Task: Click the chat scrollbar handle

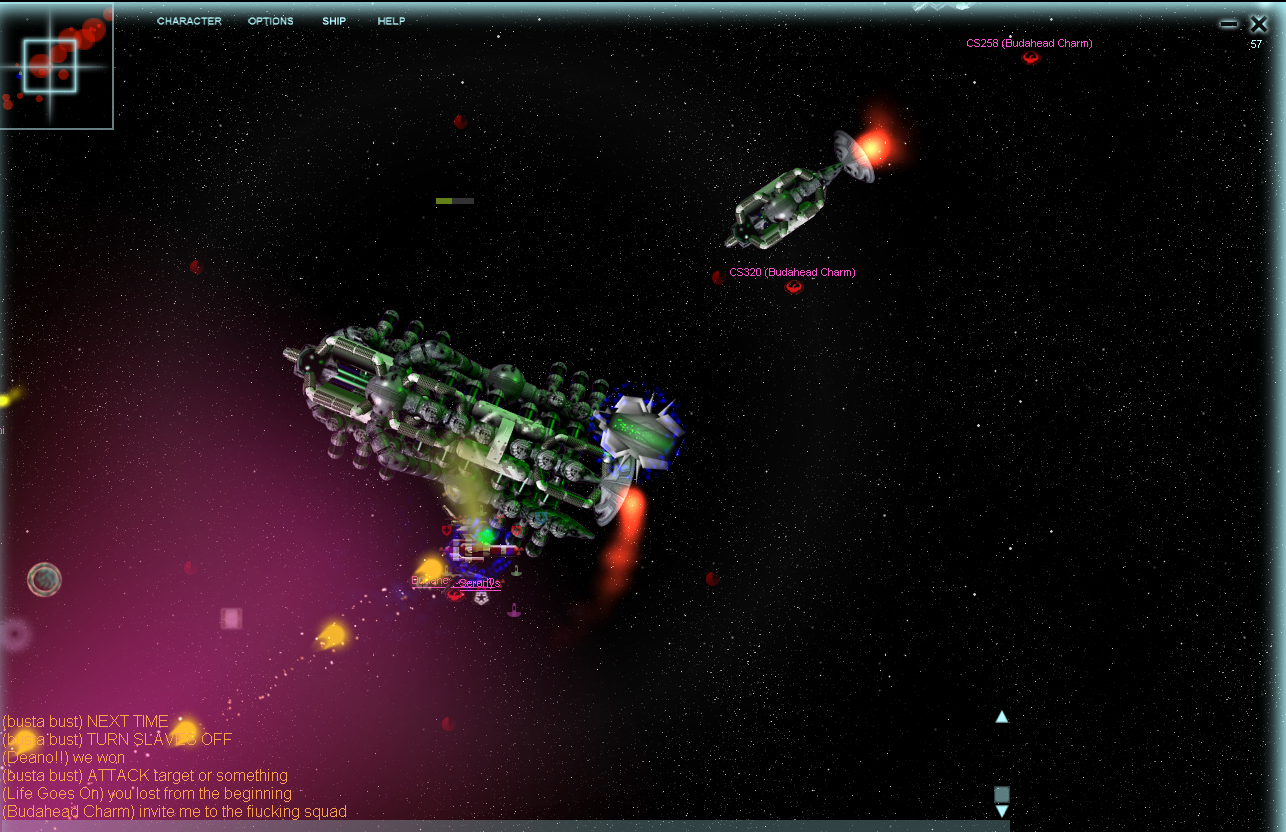Action: [1001, 794]
